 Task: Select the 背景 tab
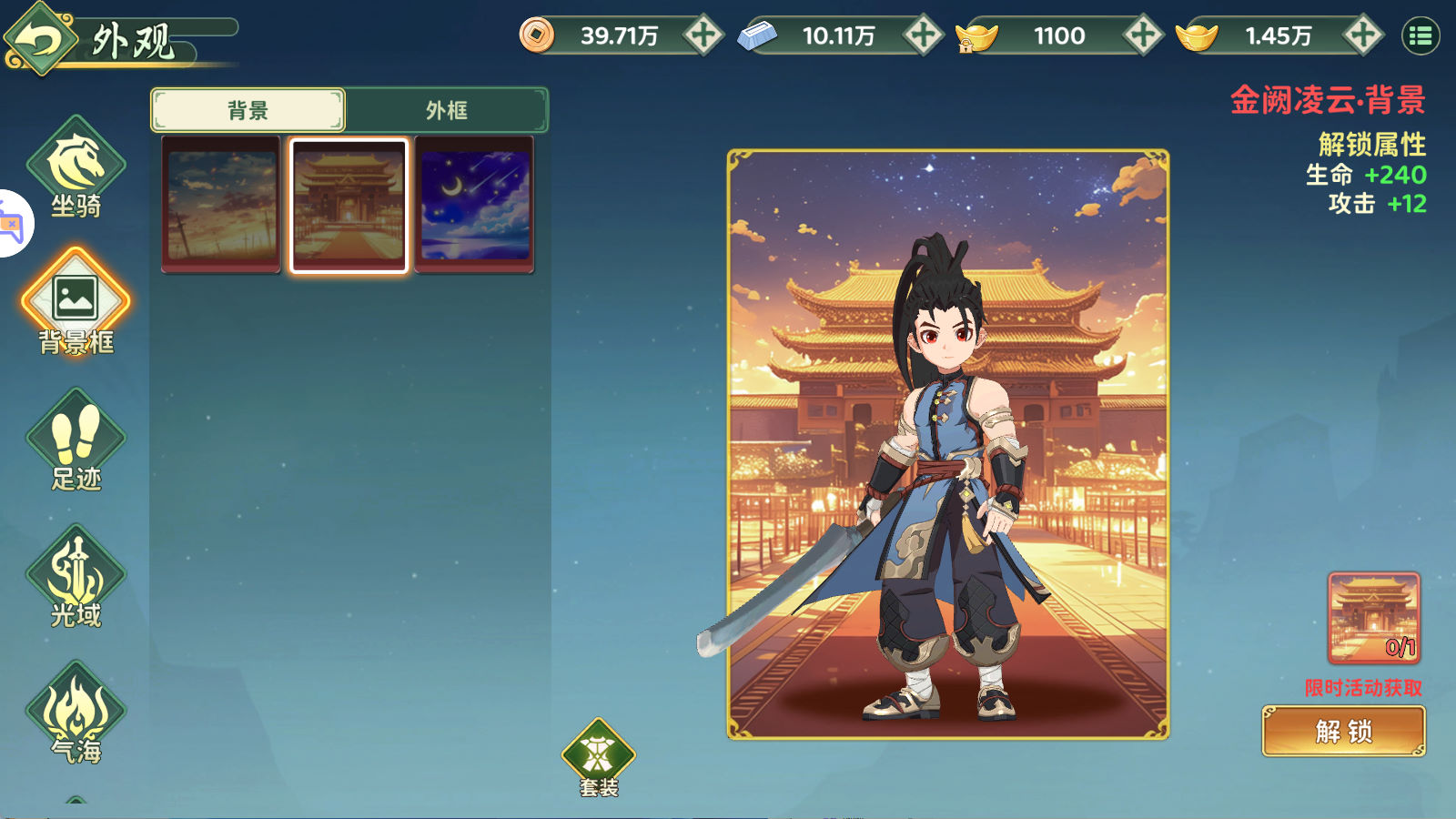click(248, 110)
